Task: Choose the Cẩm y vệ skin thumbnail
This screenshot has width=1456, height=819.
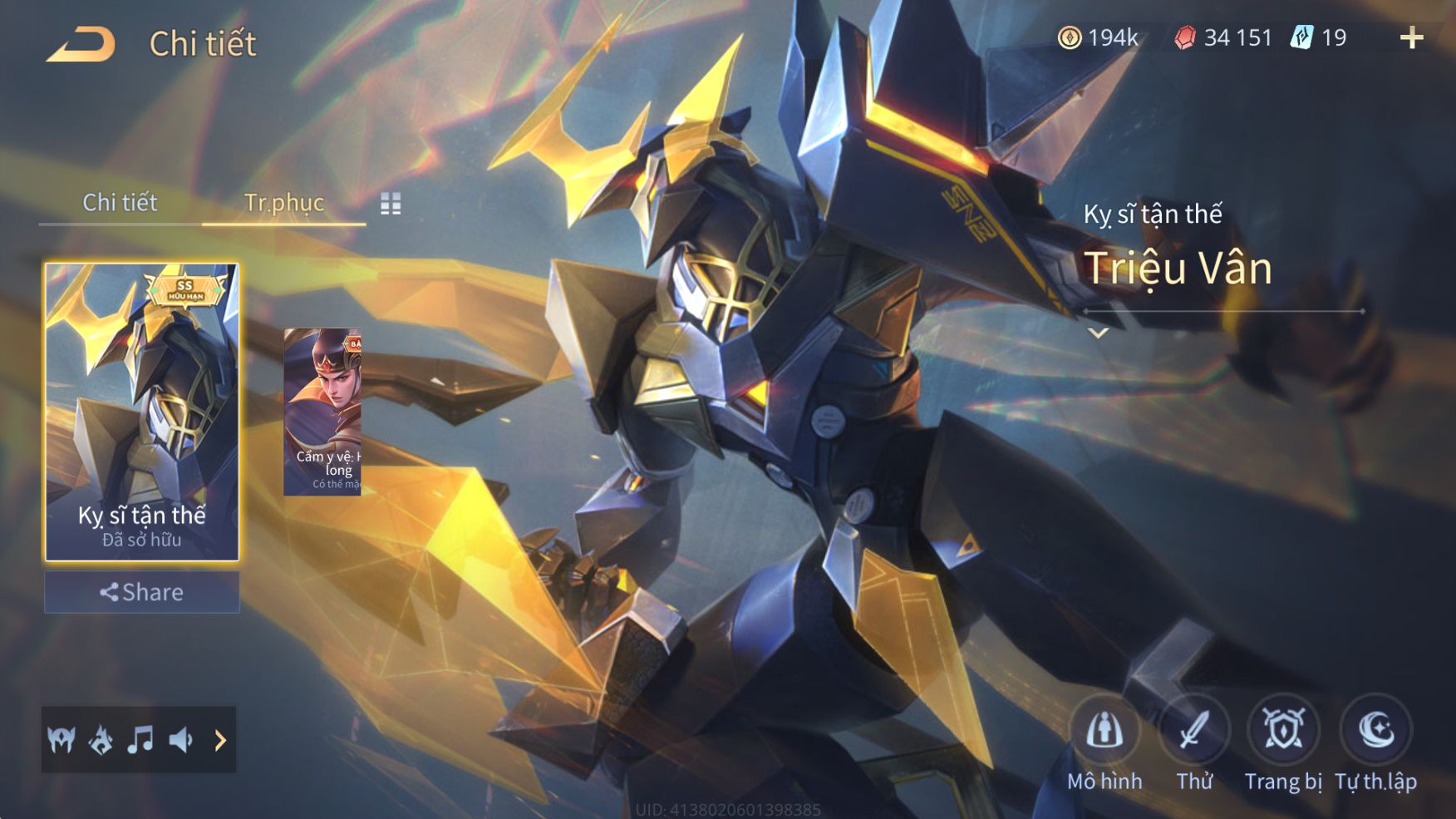Action: pyautogui.click(x=322, y=412)
